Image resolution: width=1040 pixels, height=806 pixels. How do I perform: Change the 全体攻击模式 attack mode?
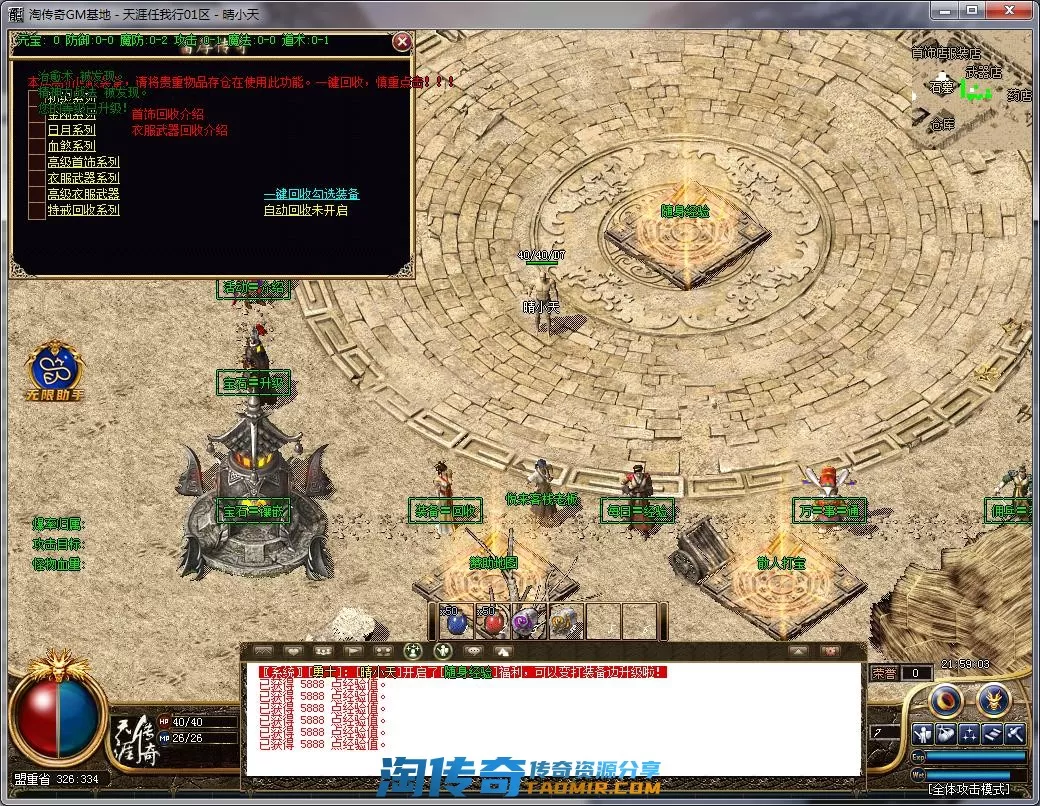tap(974, 788)
